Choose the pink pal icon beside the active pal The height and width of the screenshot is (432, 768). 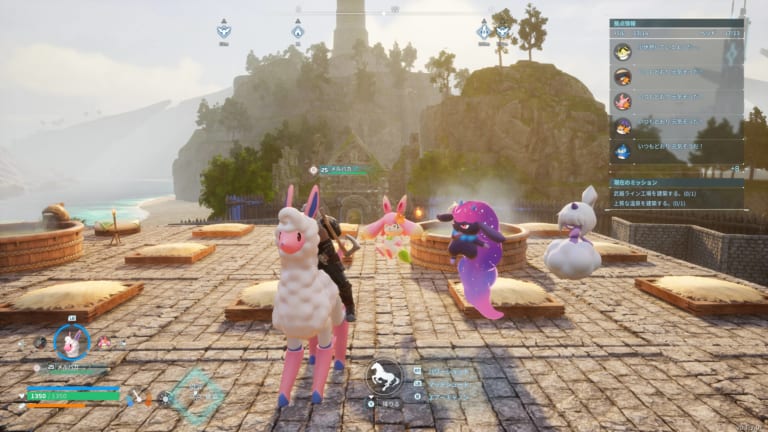[104, 342]
